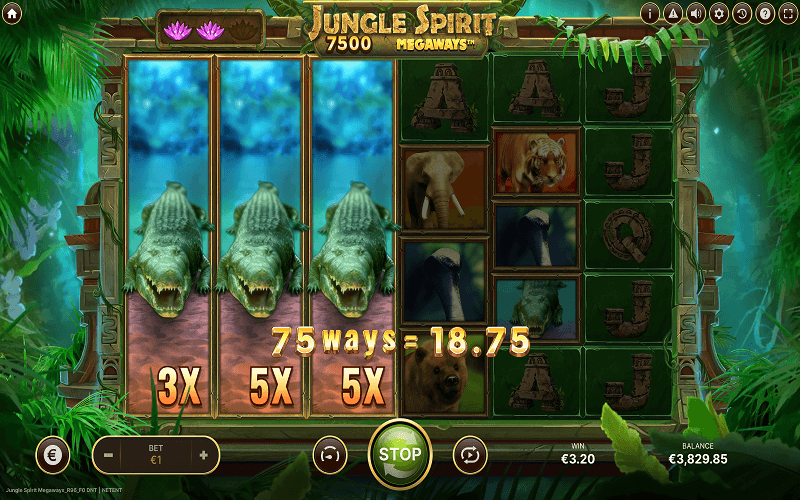Show the warning triangle notice
800x500 pixels.
tap(673, 13)
